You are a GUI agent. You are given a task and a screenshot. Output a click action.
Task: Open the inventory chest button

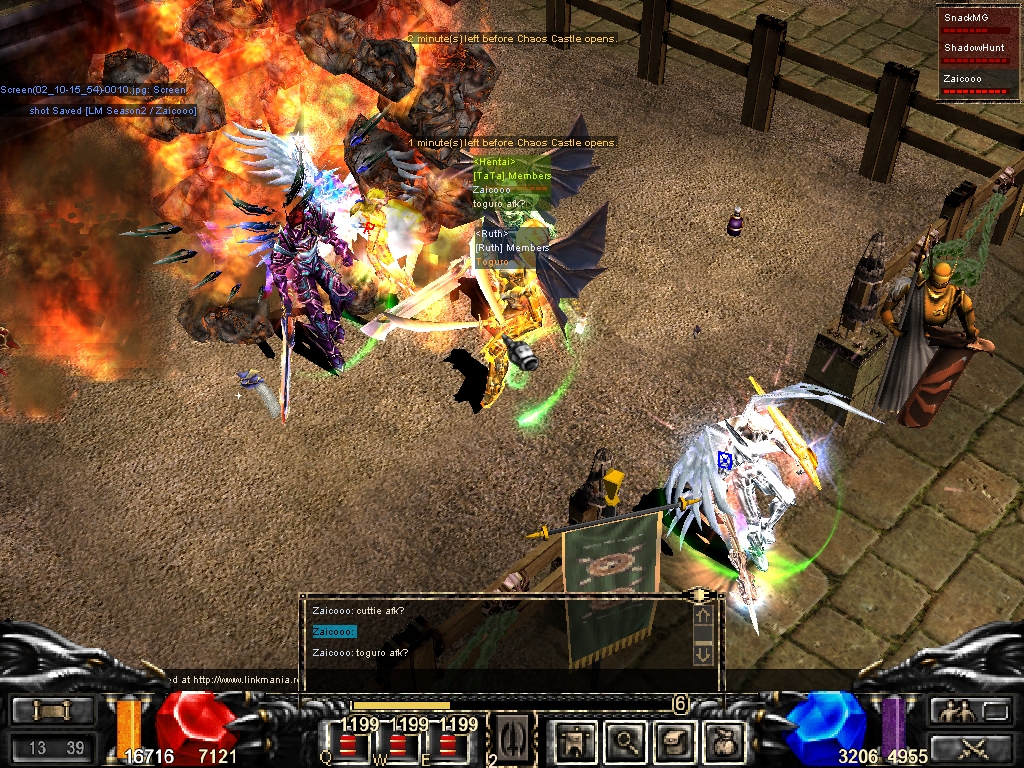674,740
